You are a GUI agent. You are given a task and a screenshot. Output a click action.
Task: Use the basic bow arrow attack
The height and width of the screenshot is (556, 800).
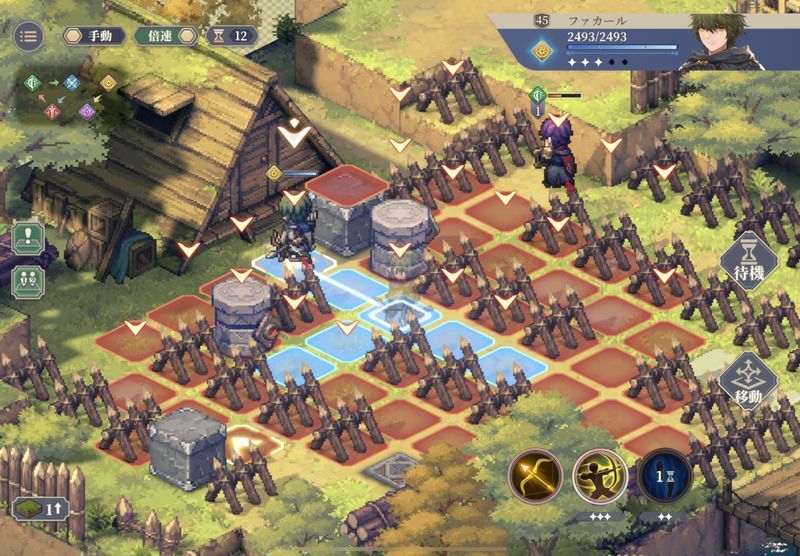tap(536, 474)
